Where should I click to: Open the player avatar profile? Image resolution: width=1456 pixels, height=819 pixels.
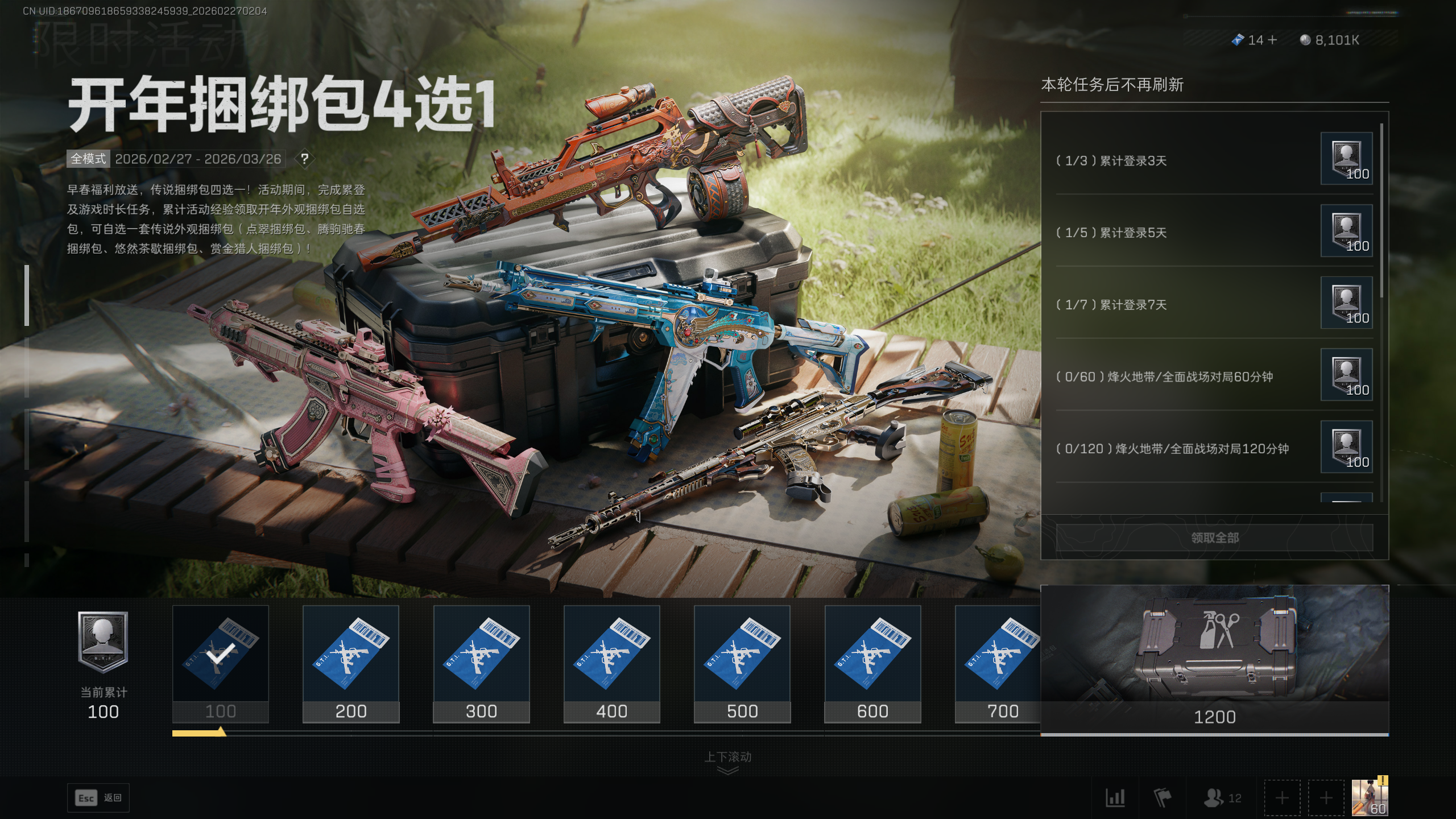point(1369,797)
